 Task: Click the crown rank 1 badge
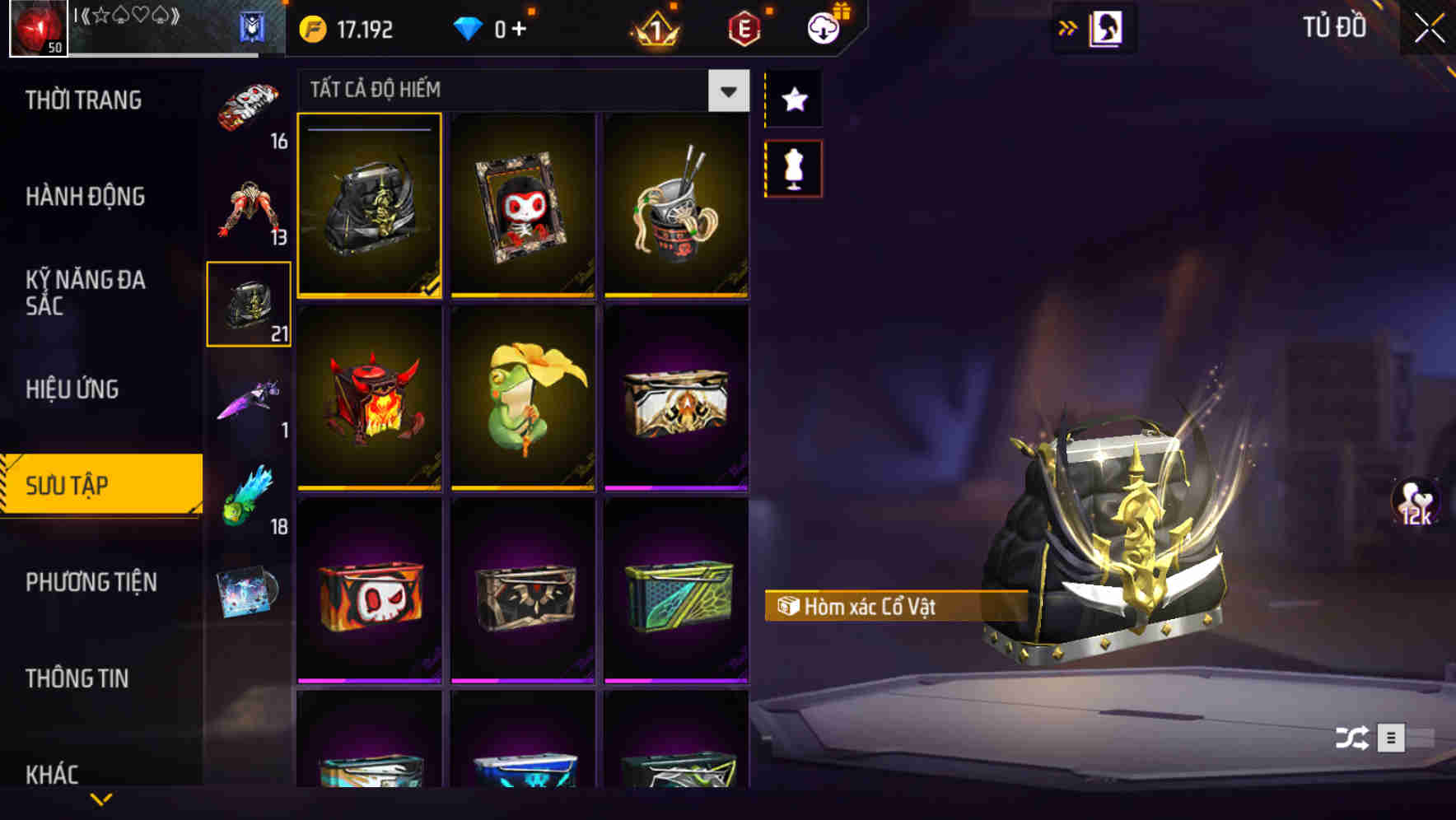click(653, 27)
